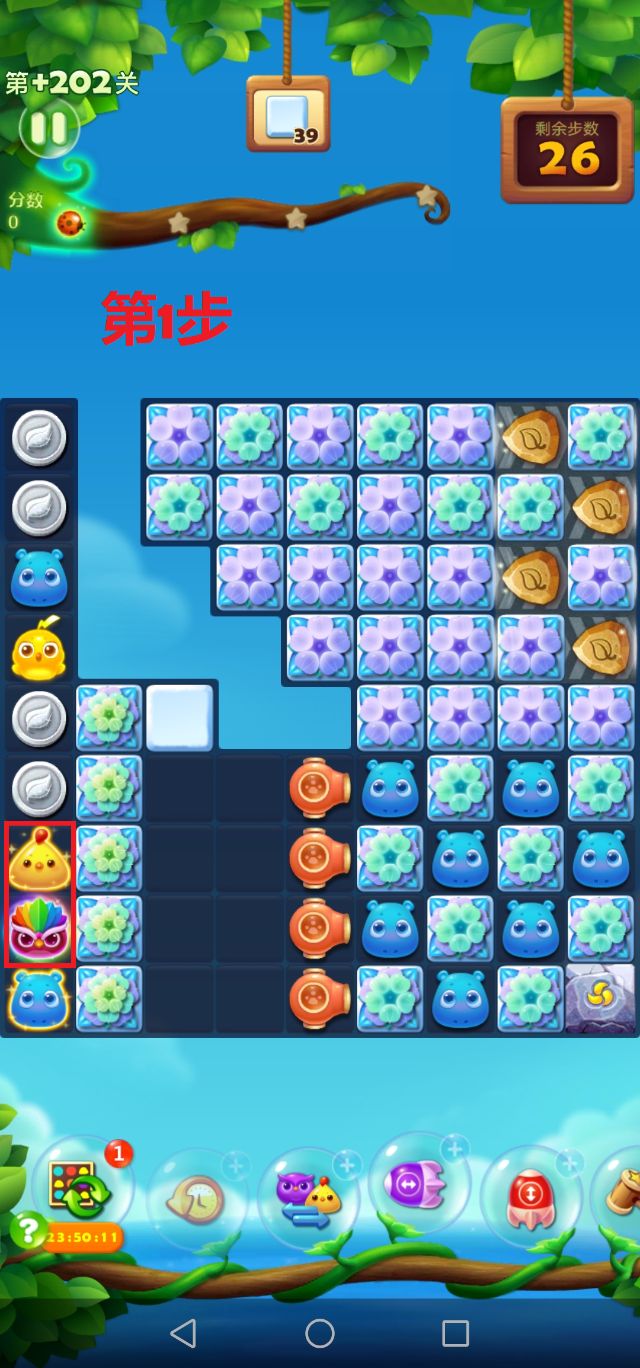Activate the rewind clock booster
Image resolution: width=640 pixels, height=1368 pixels.
pos(196,1195)
